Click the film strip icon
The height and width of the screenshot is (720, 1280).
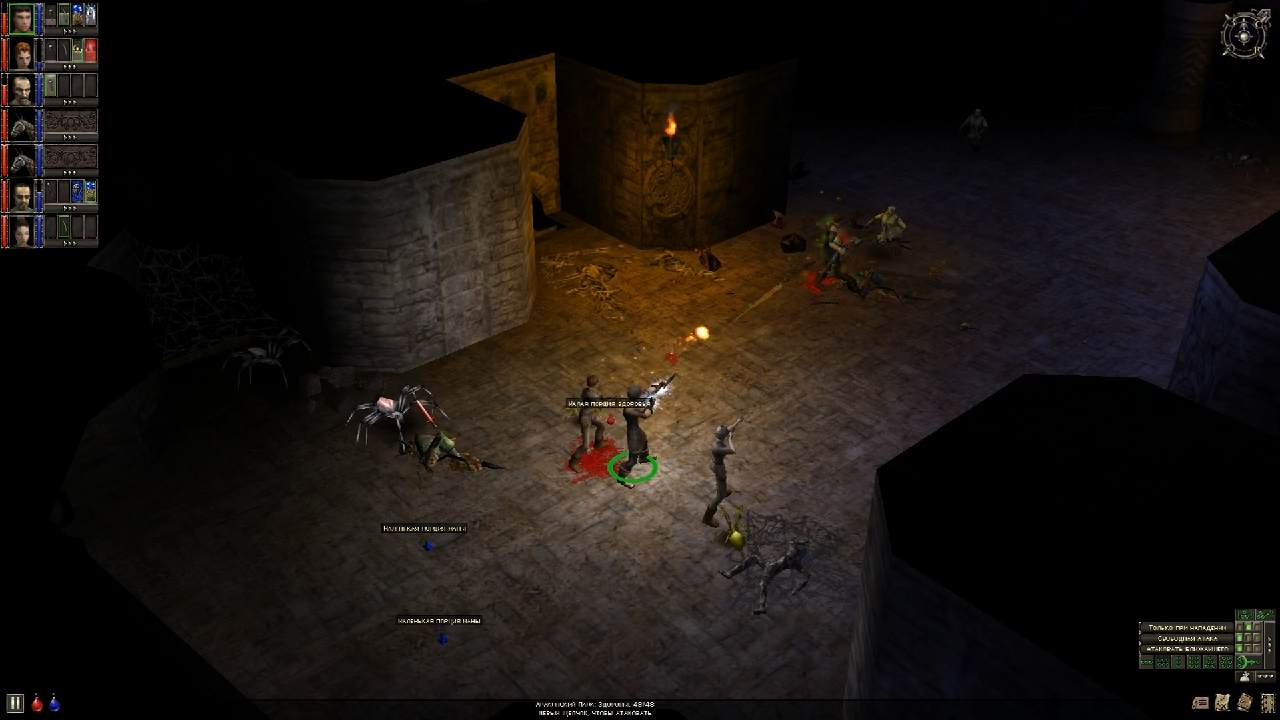[1267, 702]
